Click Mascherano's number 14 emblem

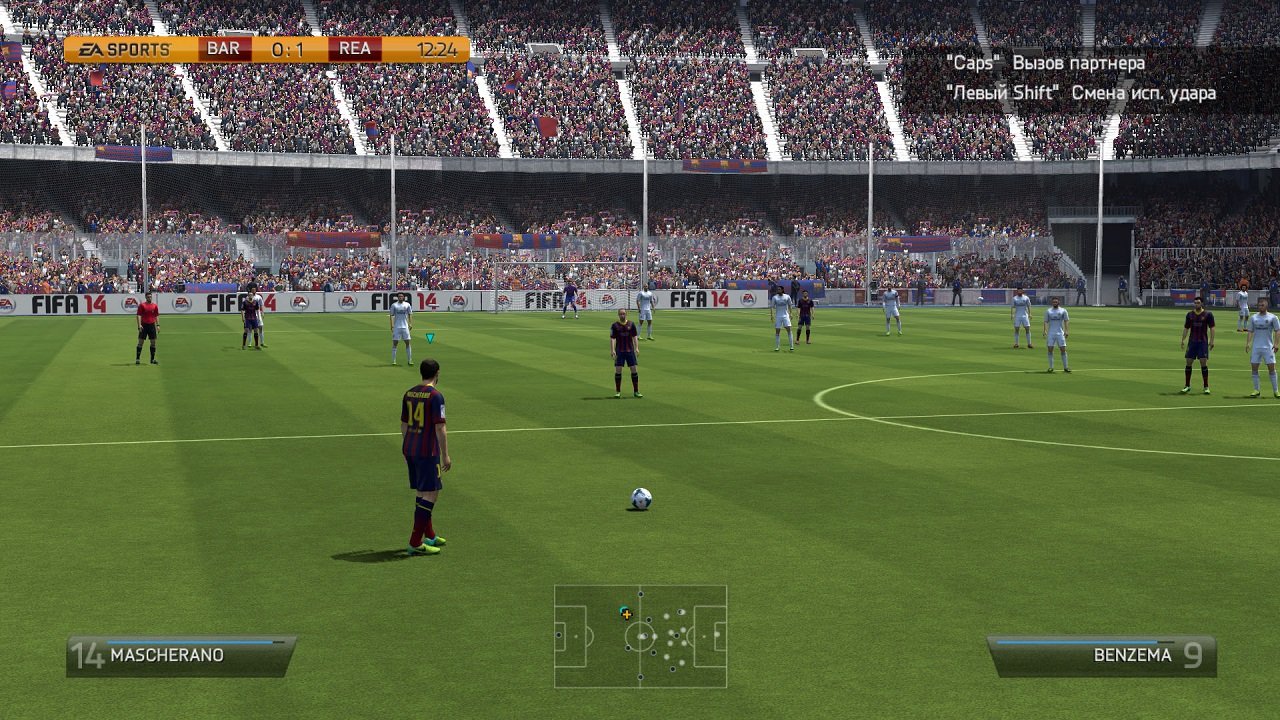(x=88, y=655)
